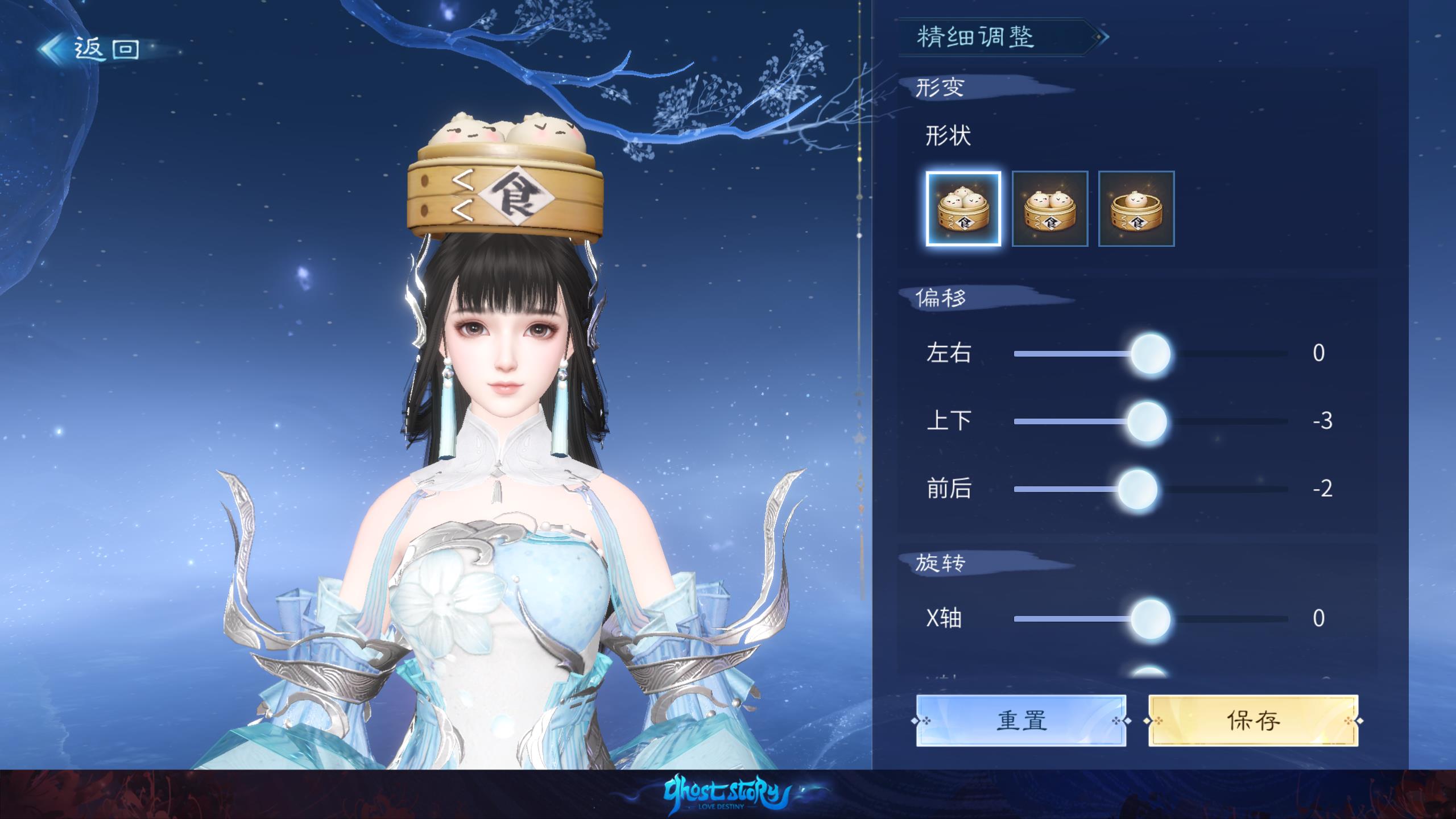Screen dimensions: 1456x819
Task: Select the three-bun steamer shape
Action: click(963, 209)
